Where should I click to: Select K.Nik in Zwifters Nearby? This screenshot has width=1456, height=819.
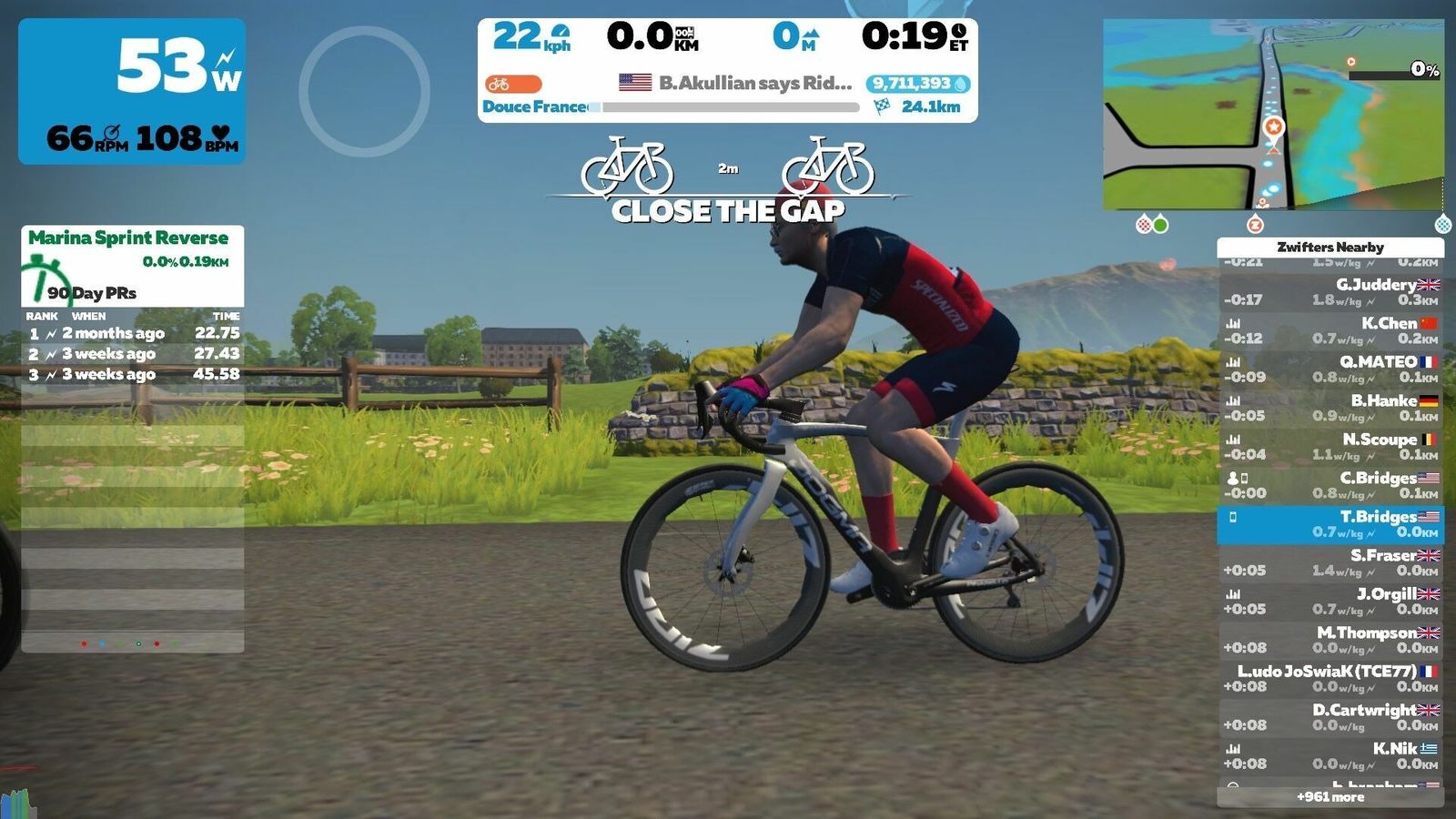click(1330, 756)
